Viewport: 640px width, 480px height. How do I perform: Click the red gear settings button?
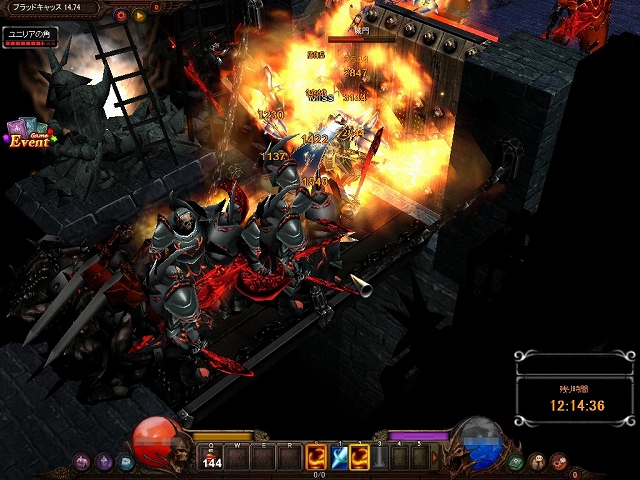(122, 15)
